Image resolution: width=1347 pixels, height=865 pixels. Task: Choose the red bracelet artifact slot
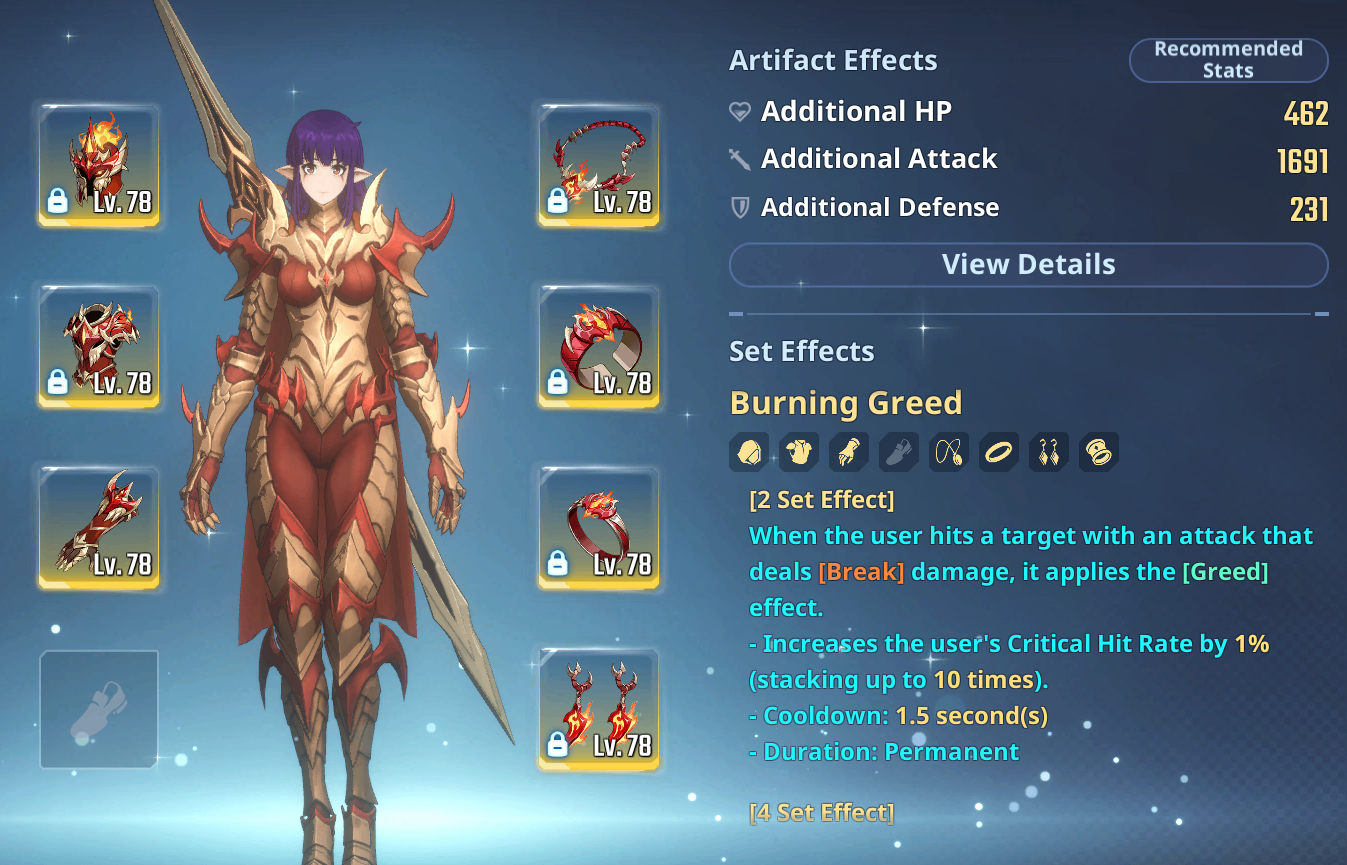(599, 346)
